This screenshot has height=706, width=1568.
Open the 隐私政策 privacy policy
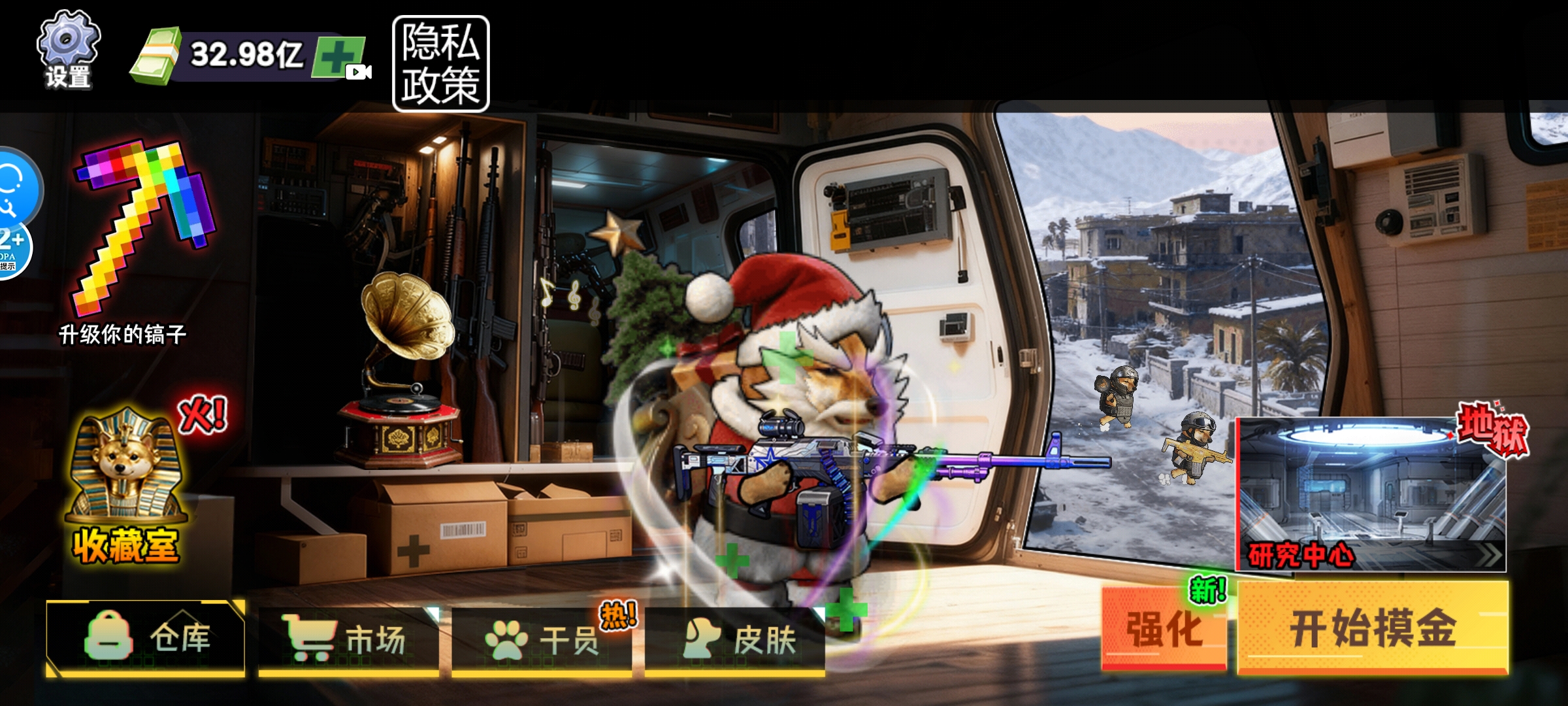point(440,64)
